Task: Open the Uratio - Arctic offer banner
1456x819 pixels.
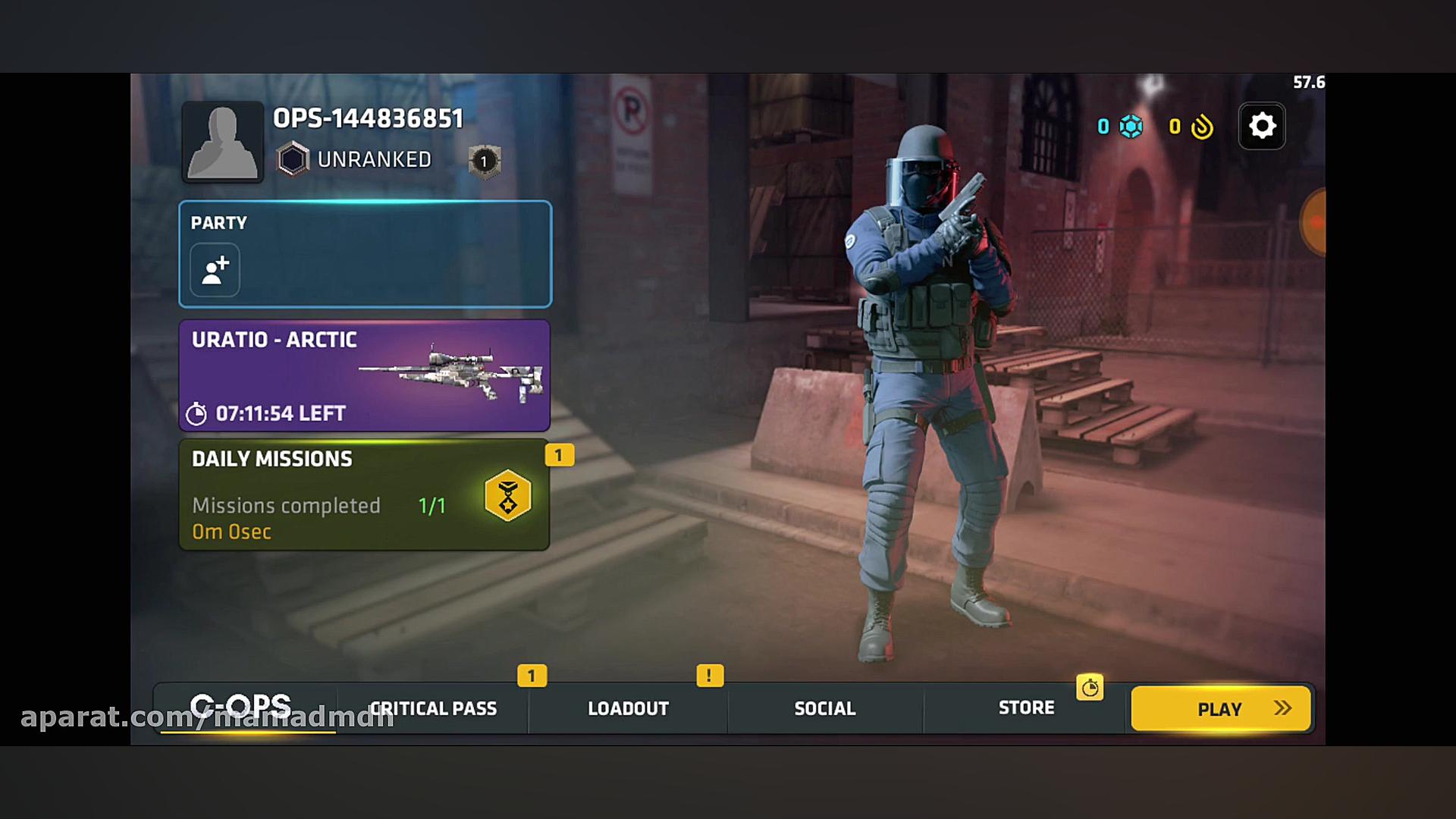Action: coord(364,377)
